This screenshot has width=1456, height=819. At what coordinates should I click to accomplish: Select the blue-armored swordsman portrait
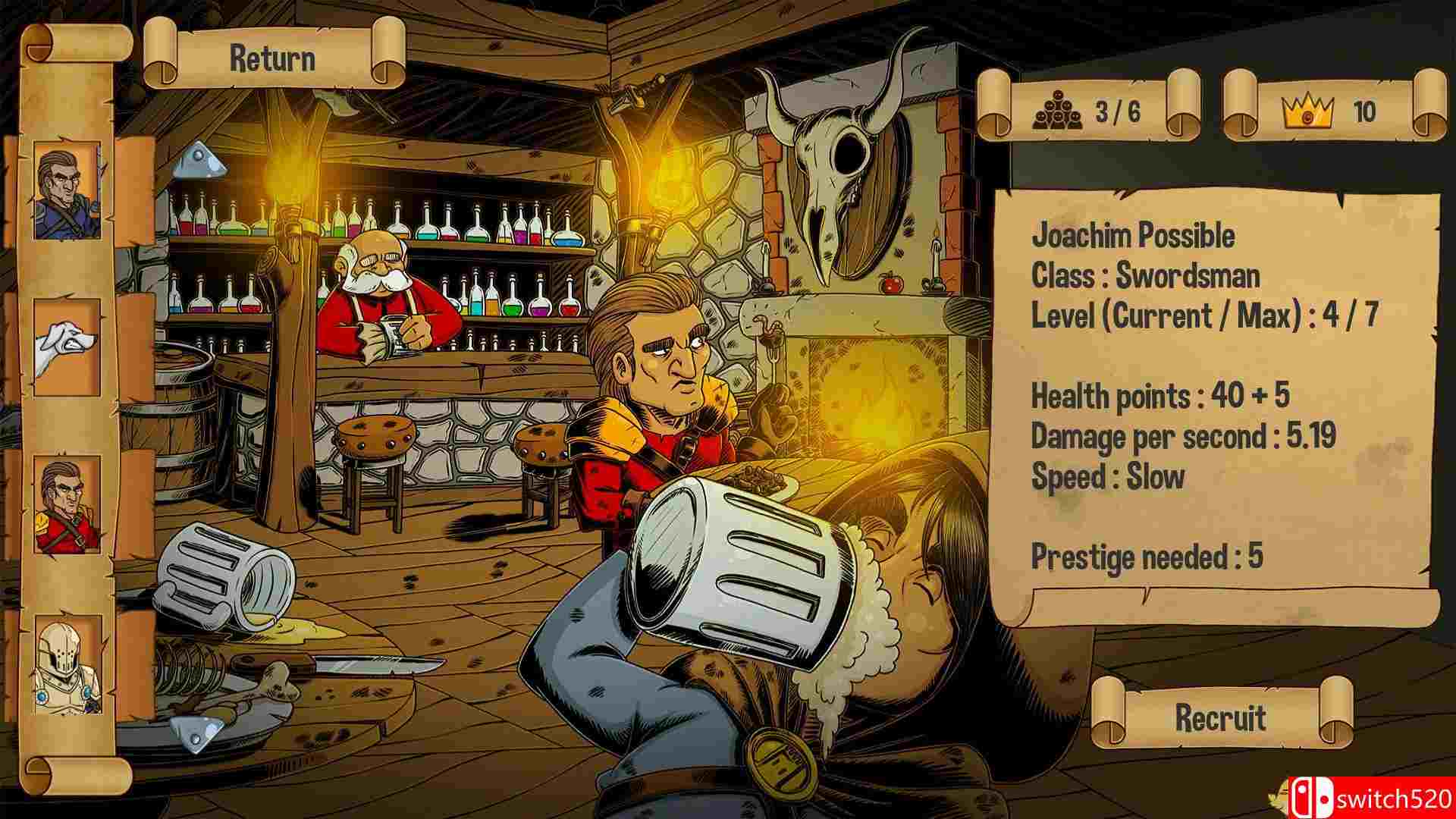point(67,190)
